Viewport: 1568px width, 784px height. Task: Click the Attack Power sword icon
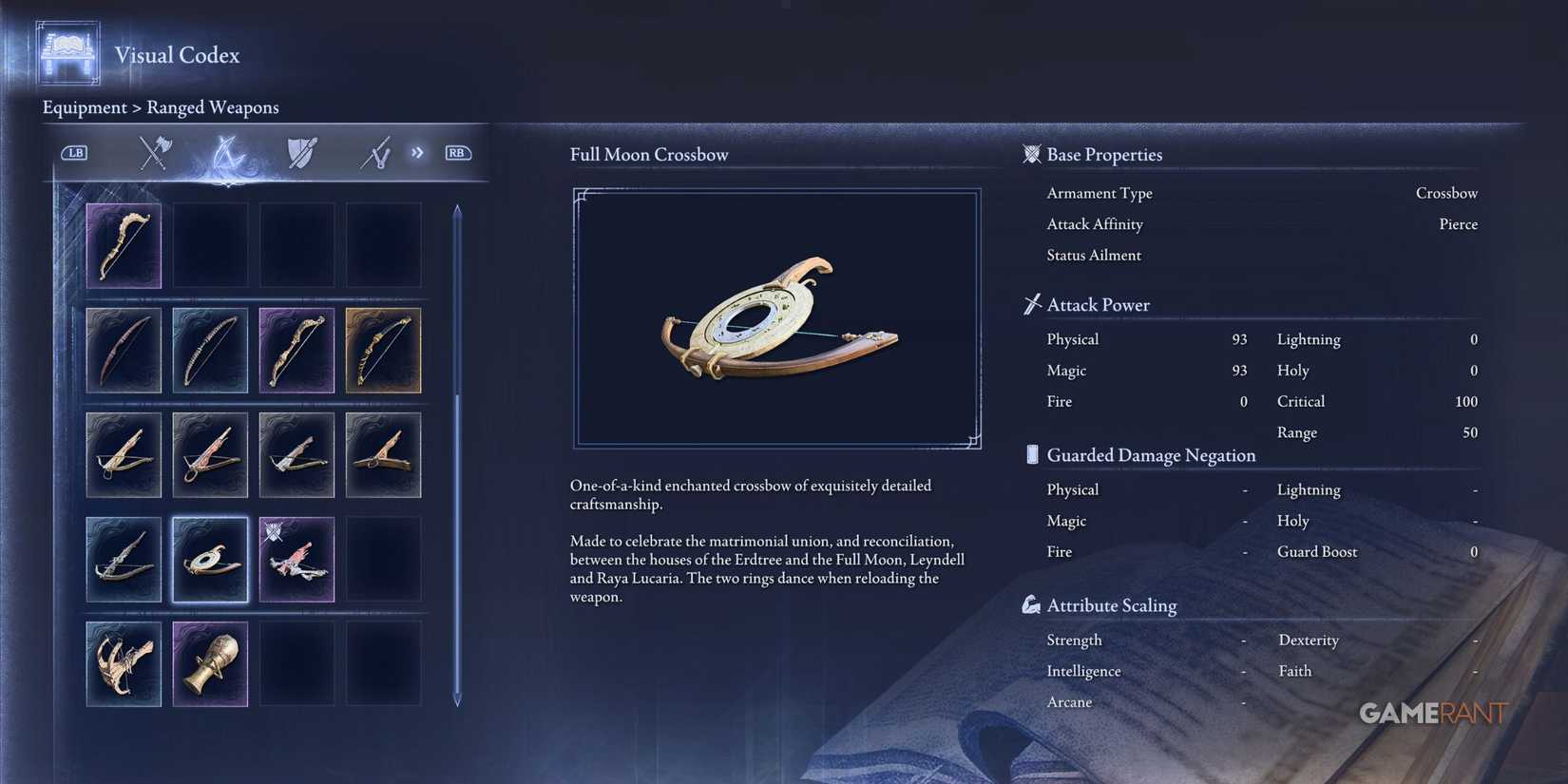(1030, 304)
